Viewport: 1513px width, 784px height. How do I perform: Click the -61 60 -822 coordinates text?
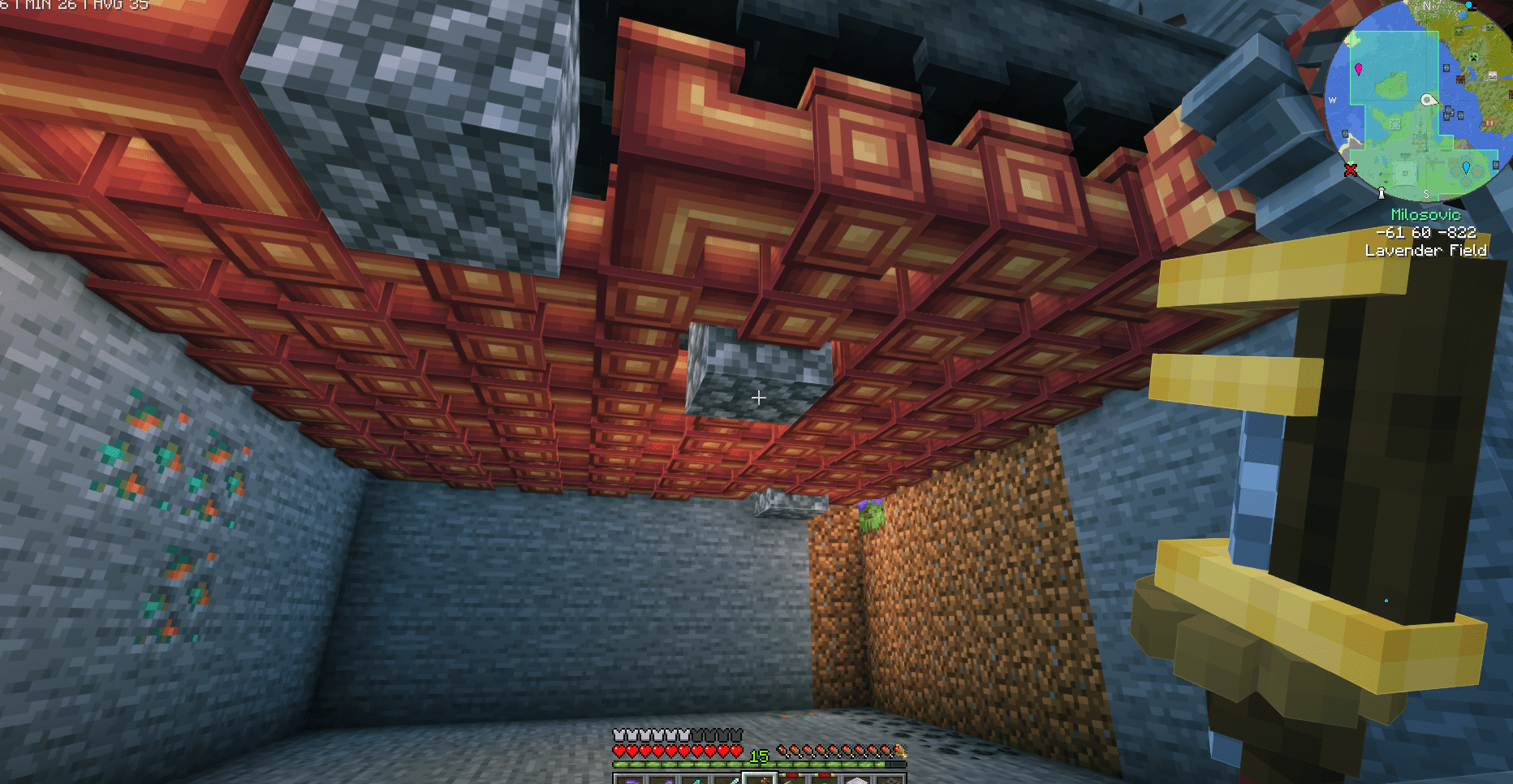(1425, 233)
